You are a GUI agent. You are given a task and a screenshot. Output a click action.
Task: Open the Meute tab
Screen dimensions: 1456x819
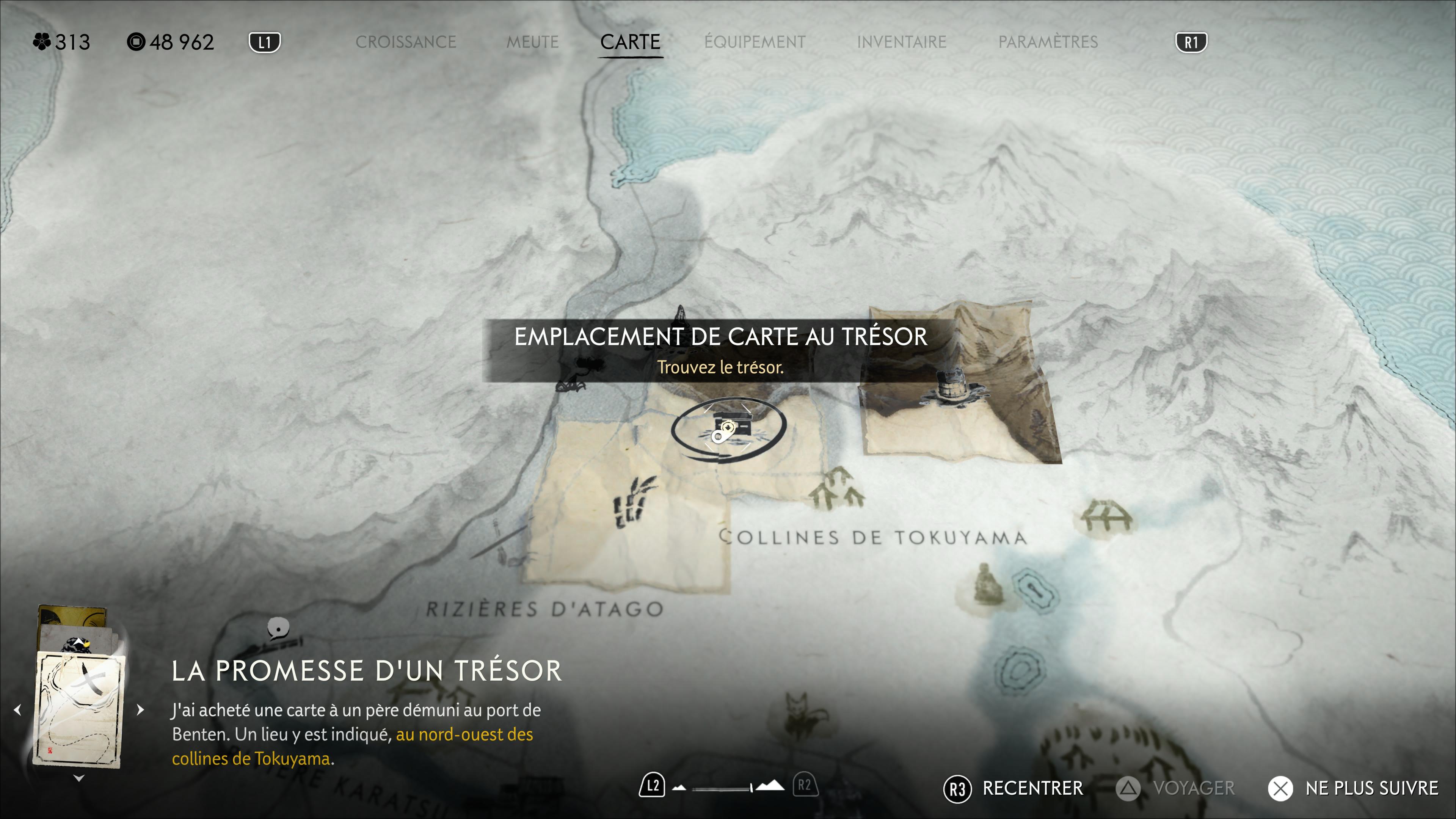coord(532,42)
